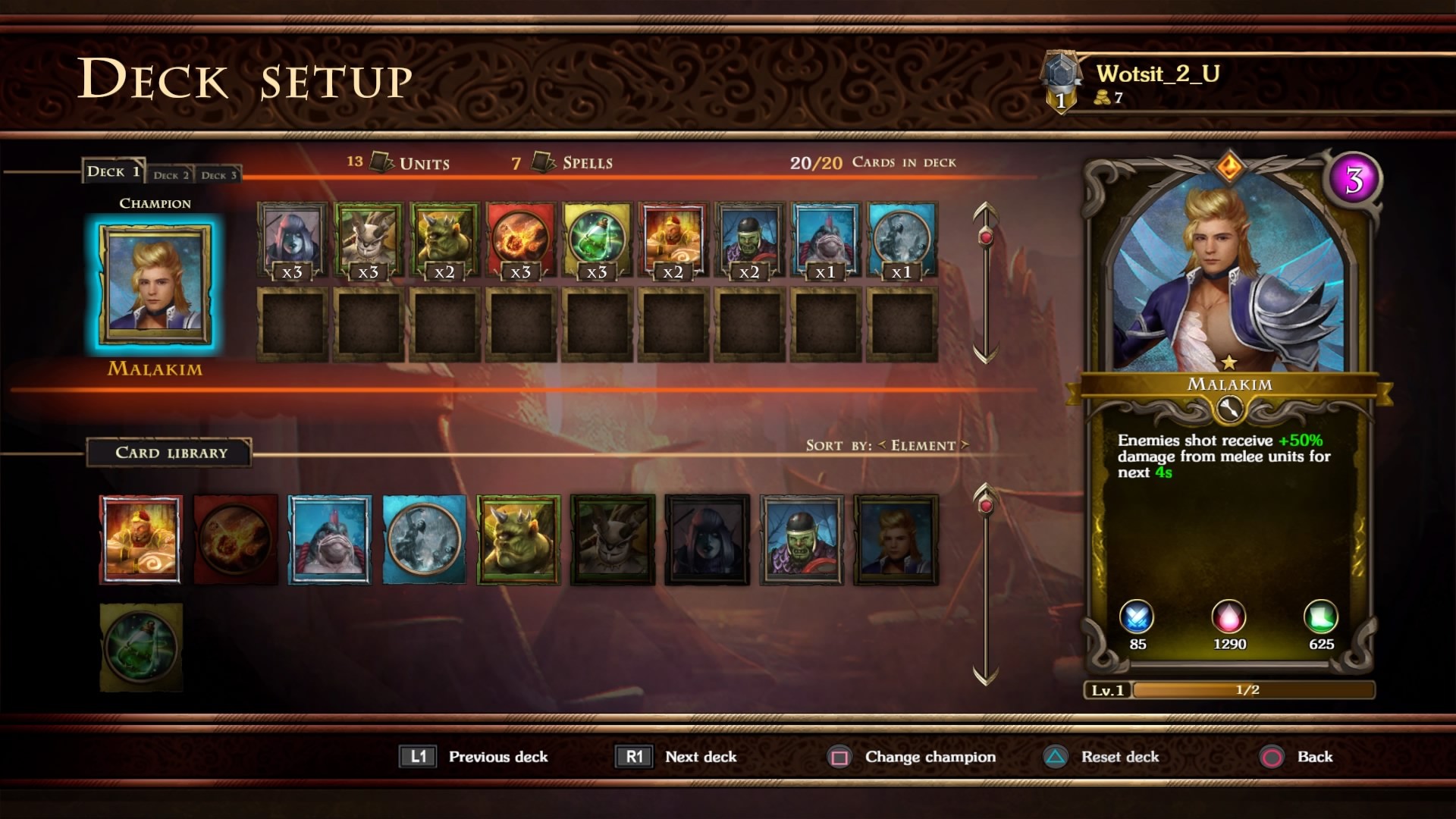This screenshot has width=1456, height=819.
Task: Change the Sort By Element selector
Action: [923, 446]
